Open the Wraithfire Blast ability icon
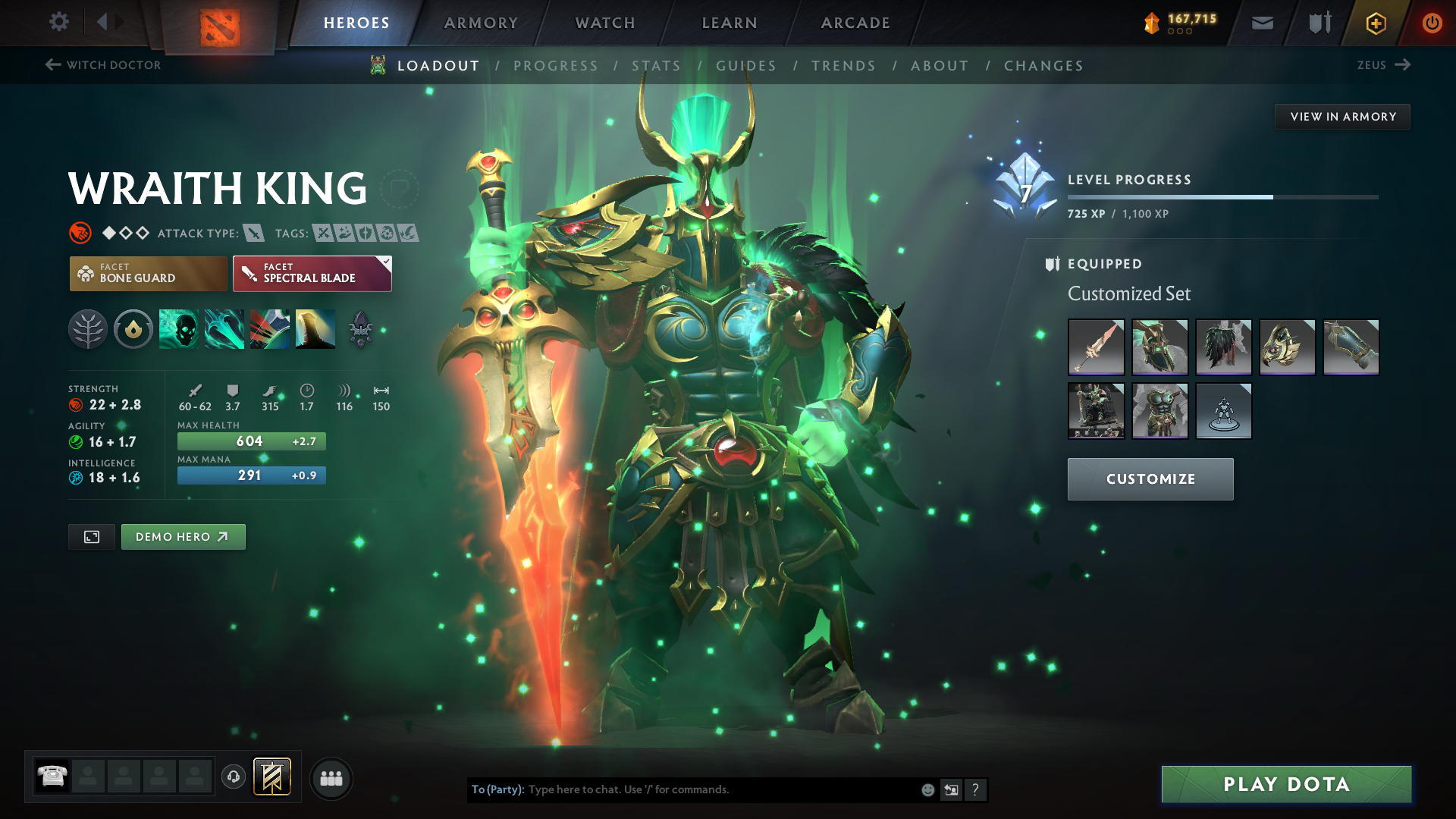 pyautogui.click(x=224, y=329)
